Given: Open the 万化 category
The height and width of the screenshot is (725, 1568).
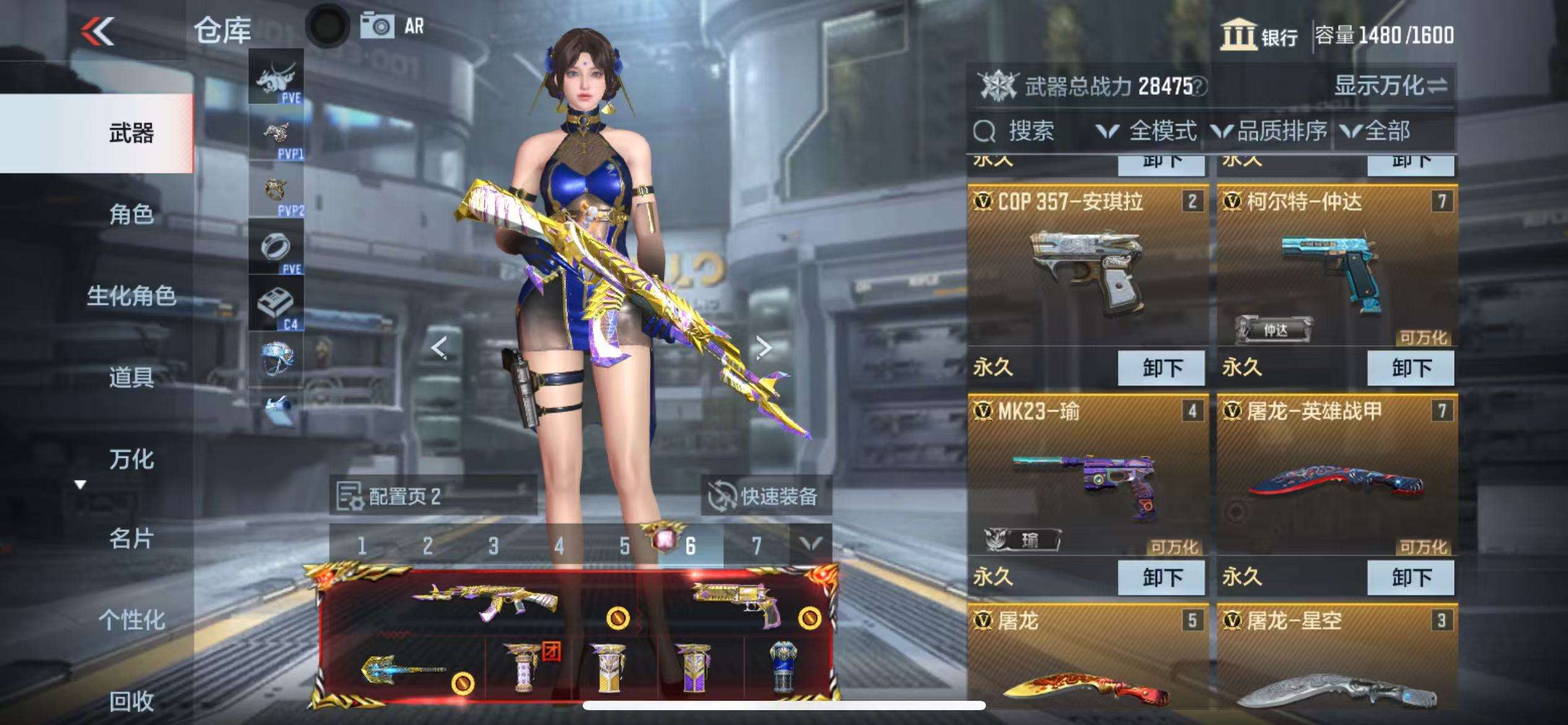Looking at the screenshot, I should pyautogui.click(x=131, y=459).
